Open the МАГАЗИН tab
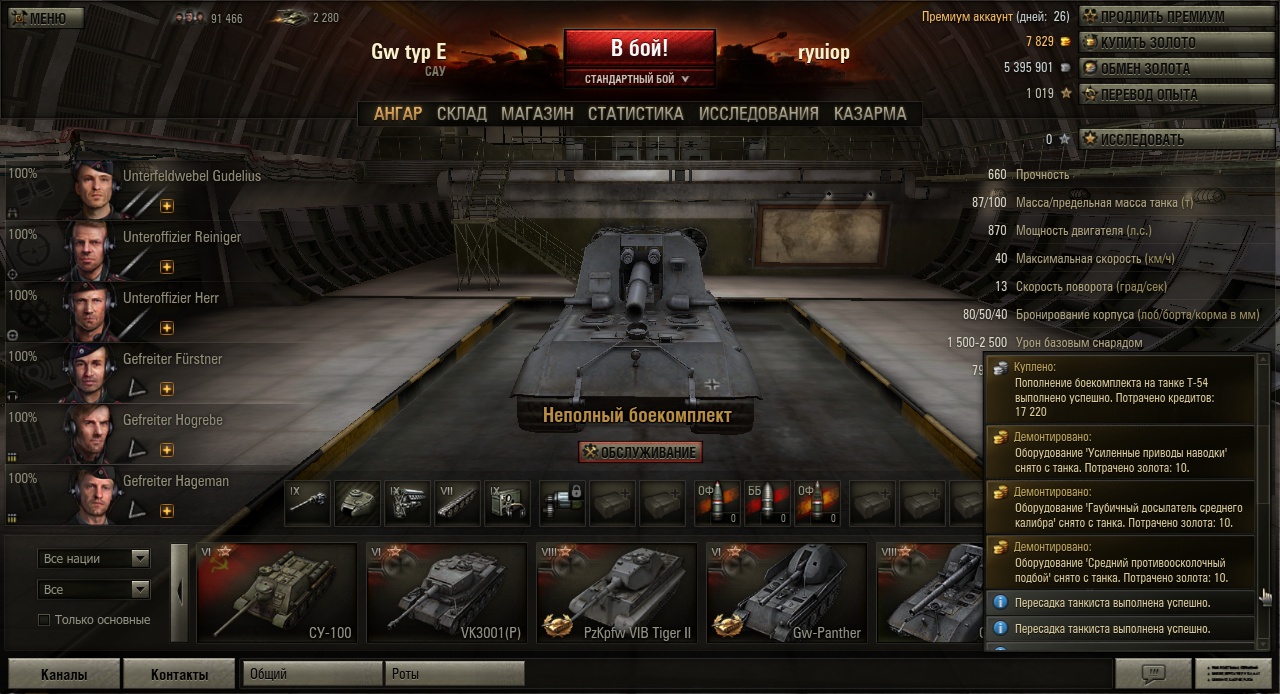The height and width of the screenshot is (694, 1280). pos(537,114)
